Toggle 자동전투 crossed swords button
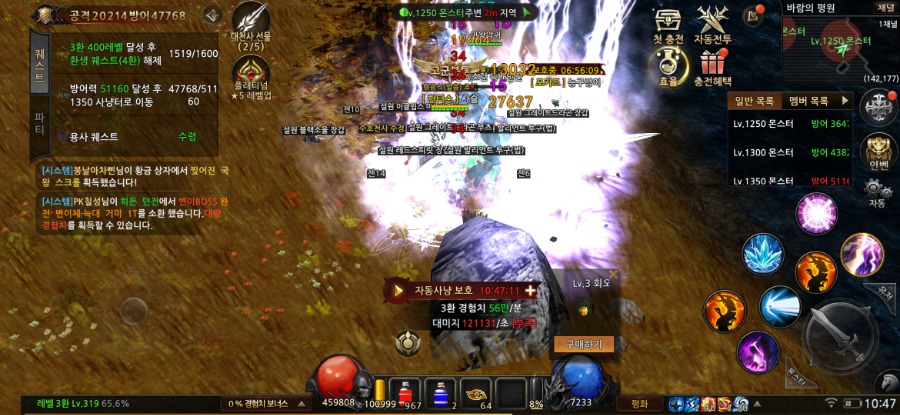Image resolution: width=900 pixels, height=415 pixels. pos(714,22)
